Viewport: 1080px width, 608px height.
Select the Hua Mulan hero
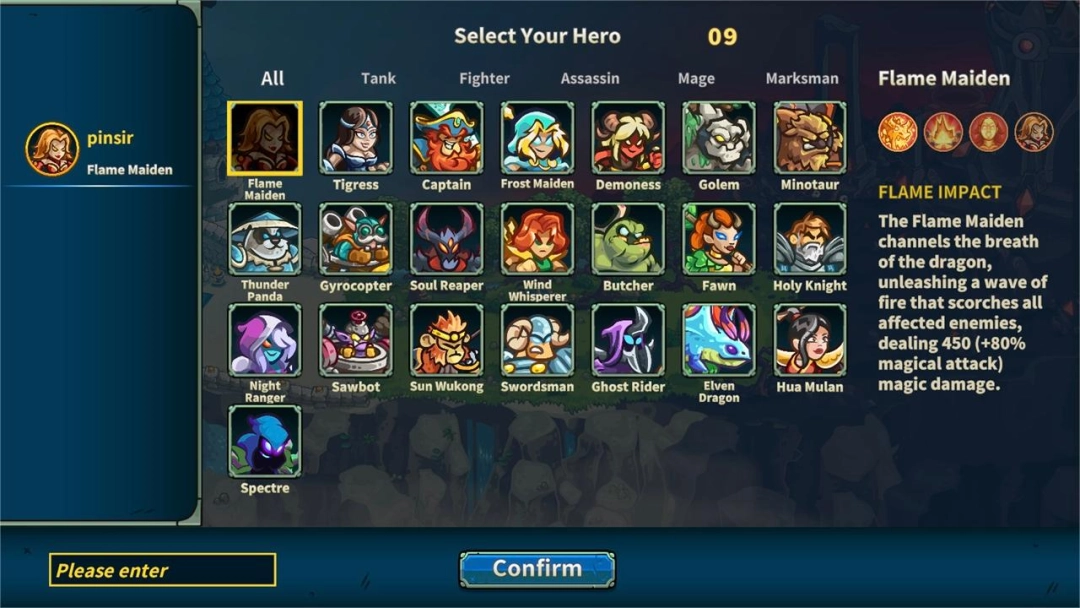point(809,340)
